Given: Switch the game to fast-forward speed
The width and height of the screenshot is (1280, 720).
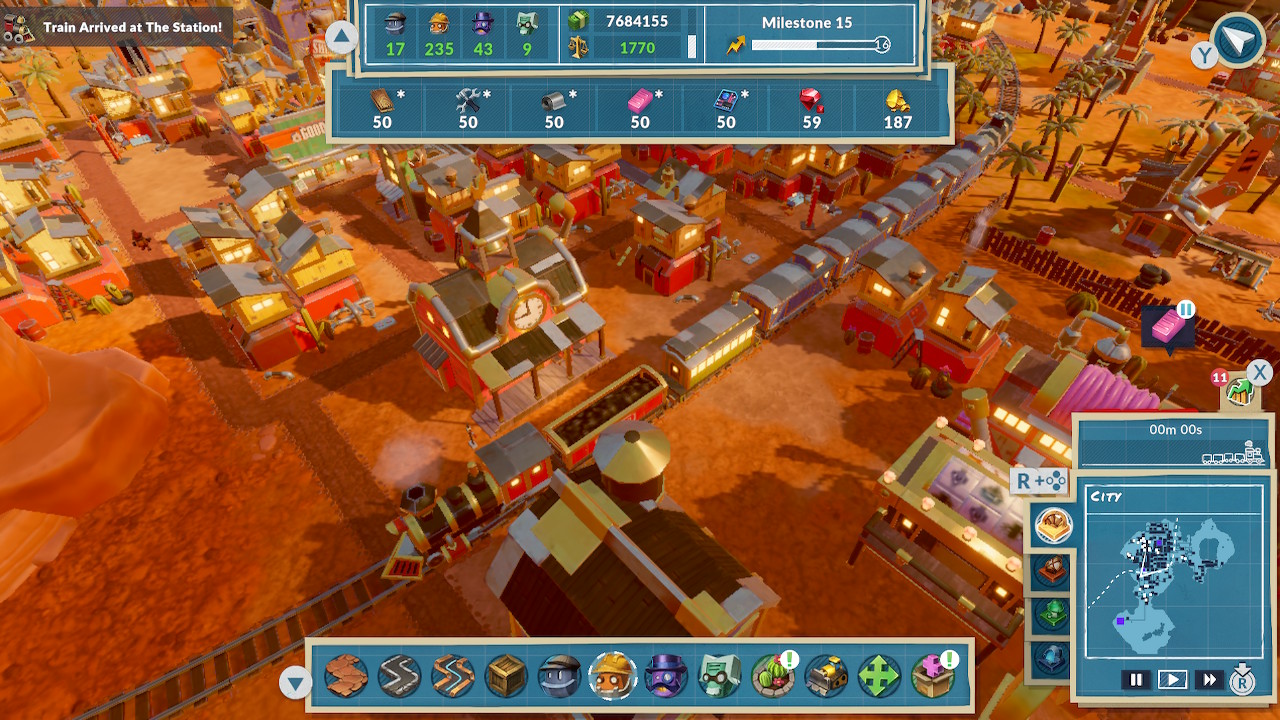Looking at the screenshot, I should (1209, 680).
